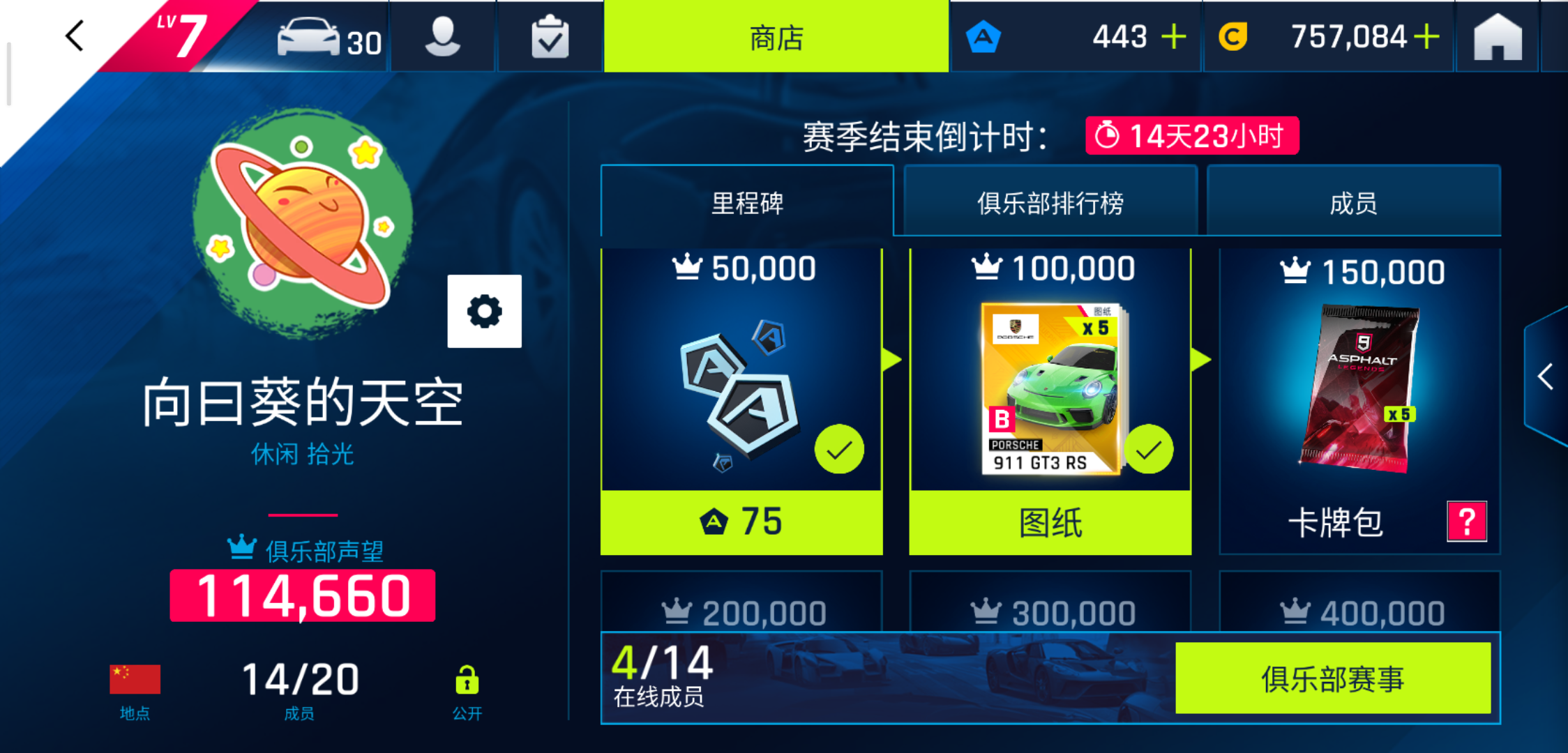Open the daily tasks clipboard icon
The height and width of the screenshot is (753, 1568).
pyautogui.click(x=550, y=36)
